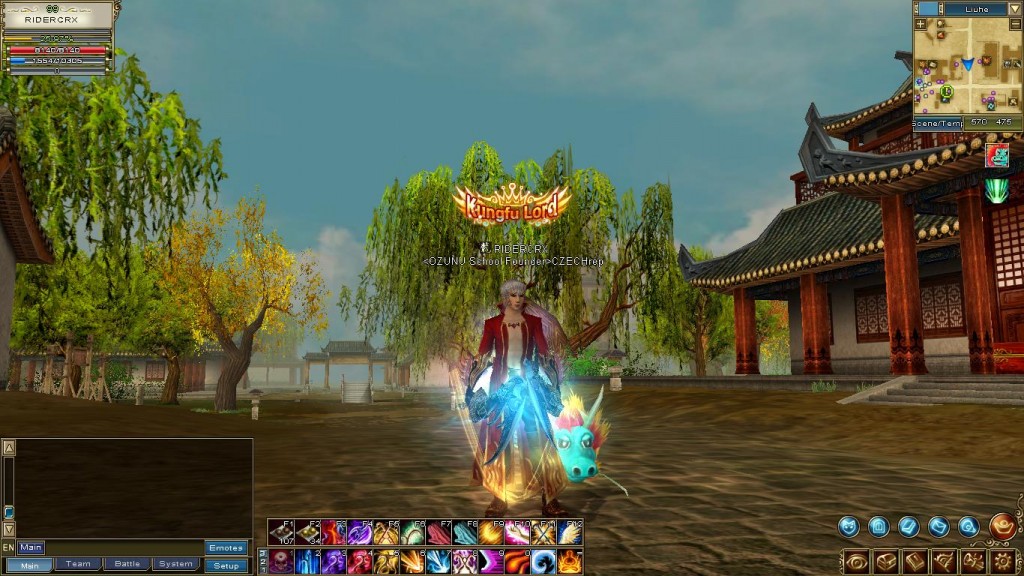Open the quest book icon with exclamation mark
Image resolution: width=1024 pixels, height=576 pixels.
[x=915, y=562]
